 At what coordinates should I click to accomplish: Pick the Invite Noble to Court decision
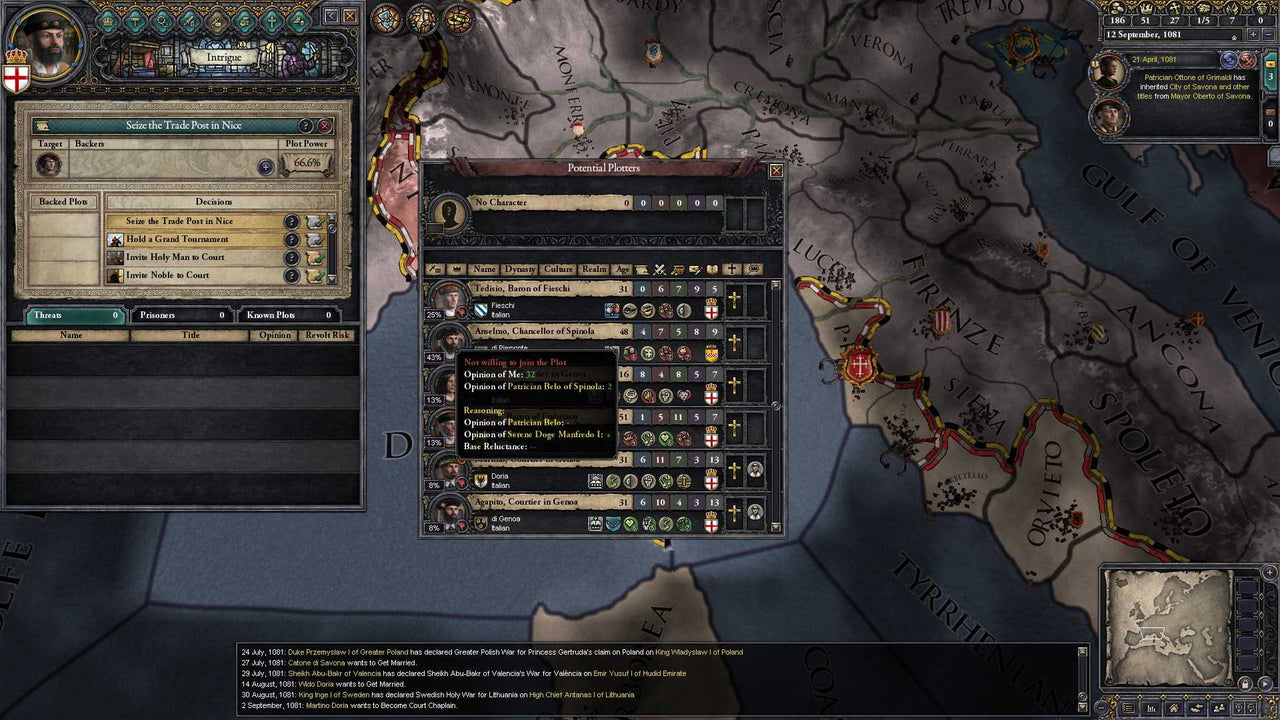pyautogui.click(x=167, y=276)
